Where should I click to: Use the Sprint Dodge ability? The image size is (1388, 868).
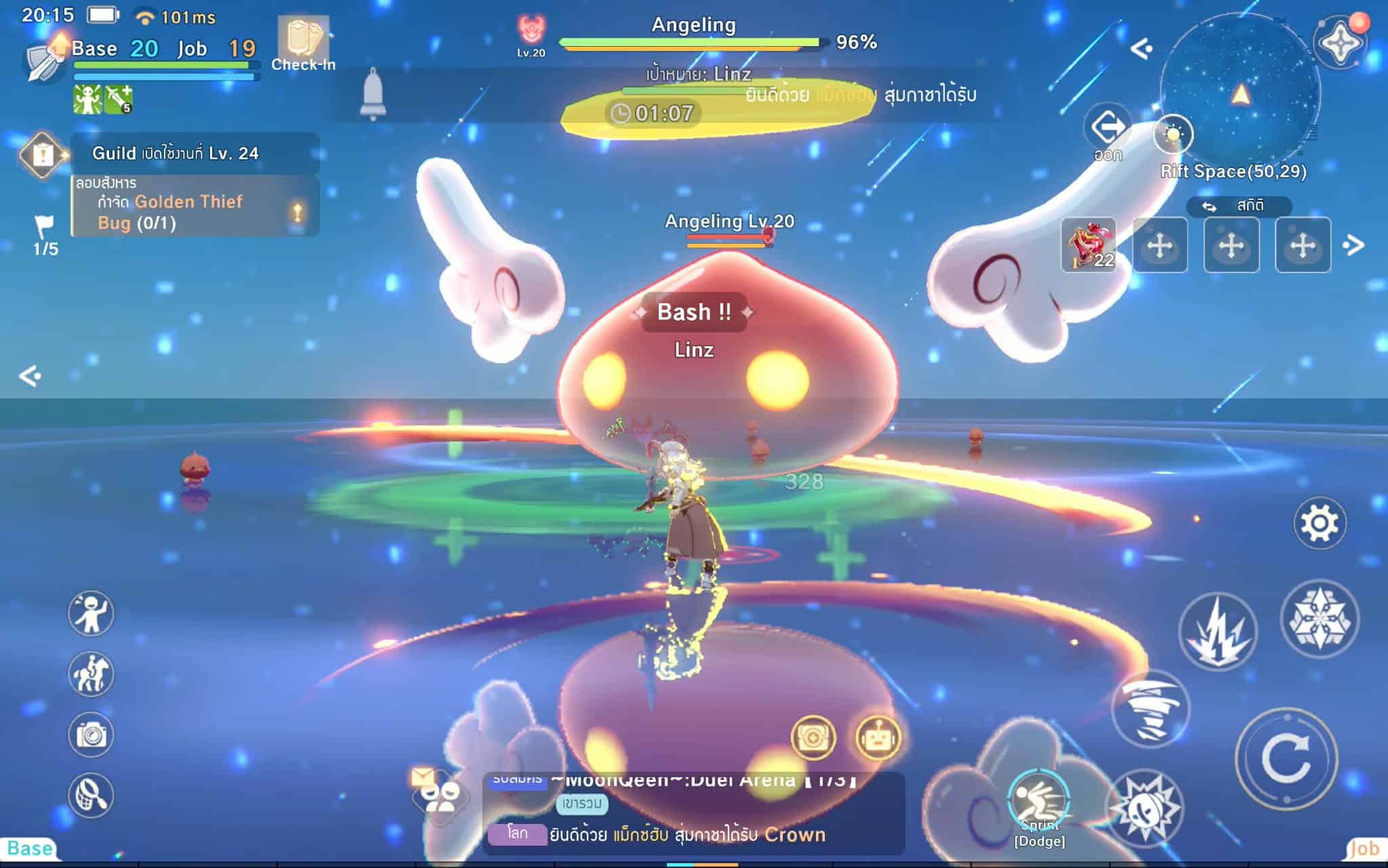coord(1038,803)
